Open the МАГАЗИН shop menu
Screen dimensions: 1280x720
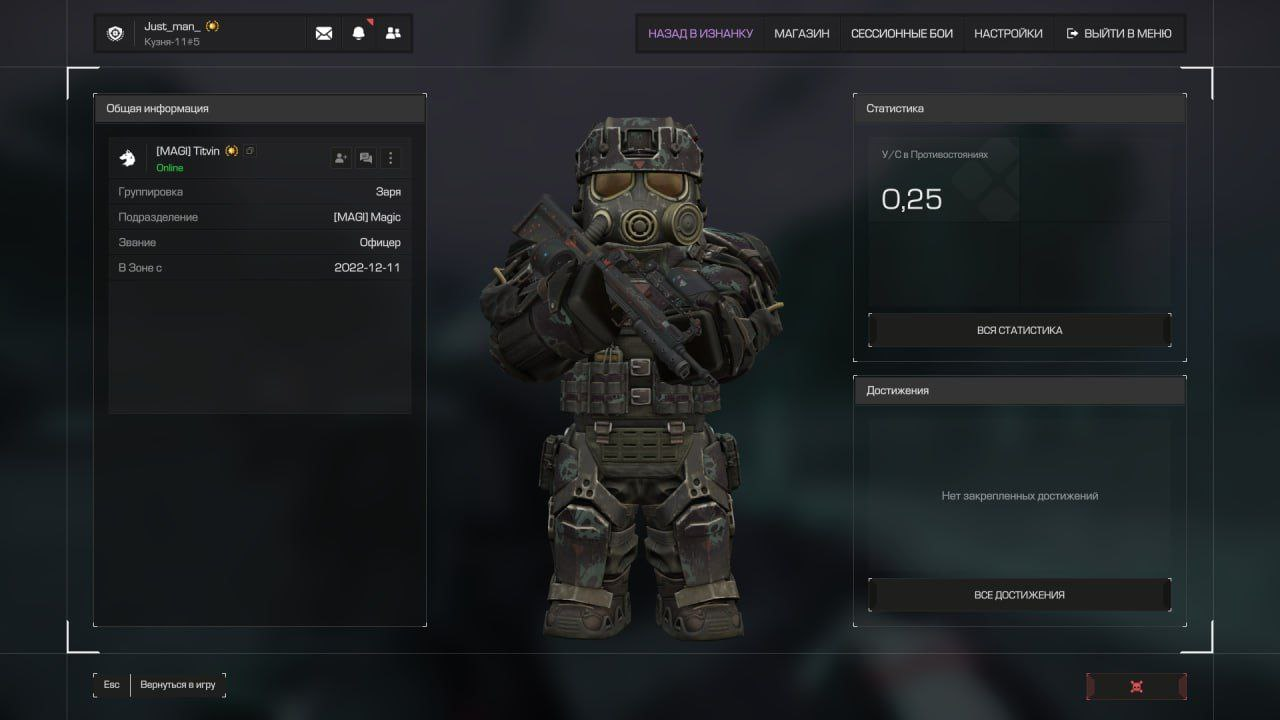pos(801,33)
